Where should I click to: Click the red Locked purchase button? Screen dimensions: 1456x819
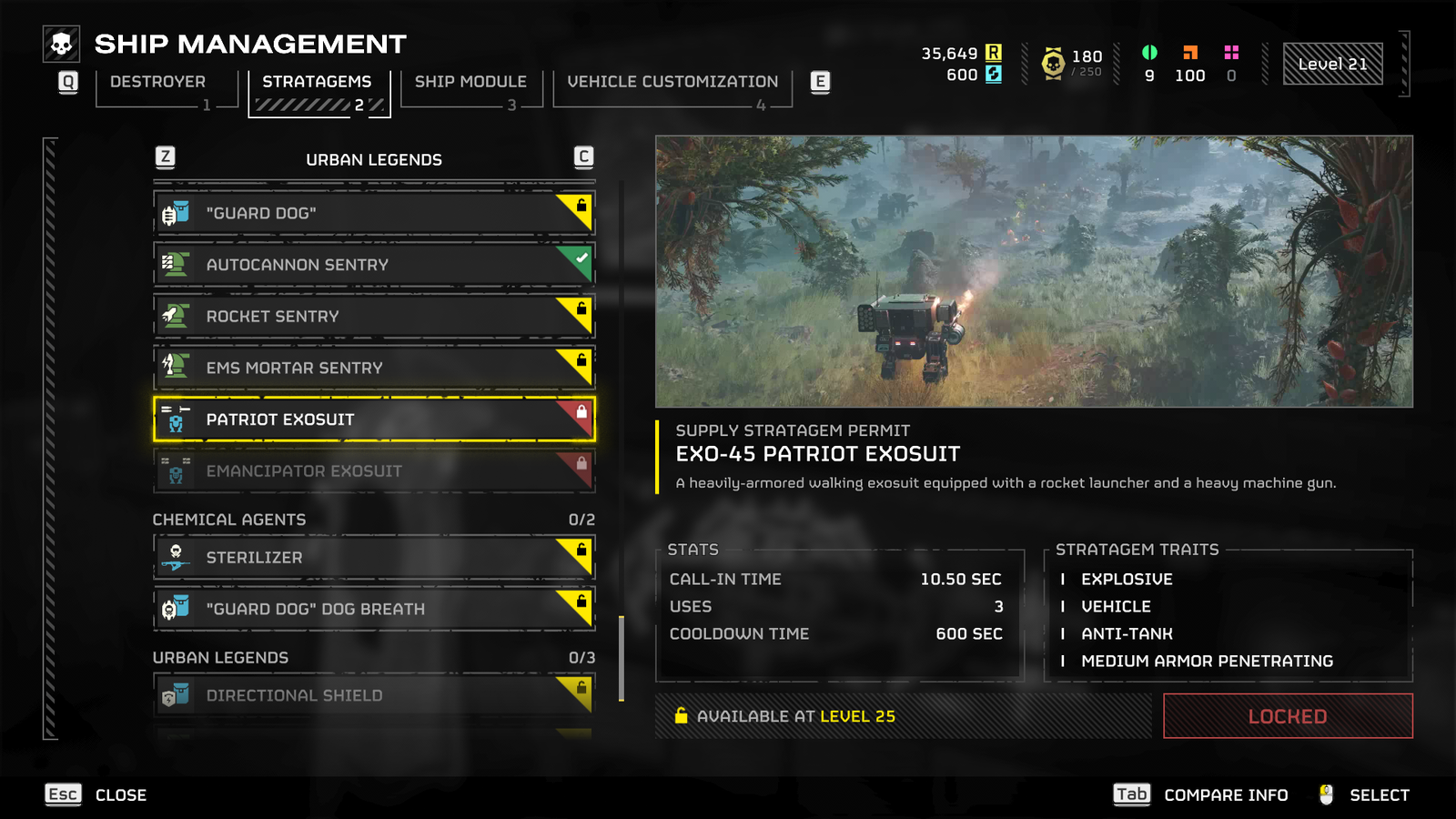click(x=1287, y=716)
